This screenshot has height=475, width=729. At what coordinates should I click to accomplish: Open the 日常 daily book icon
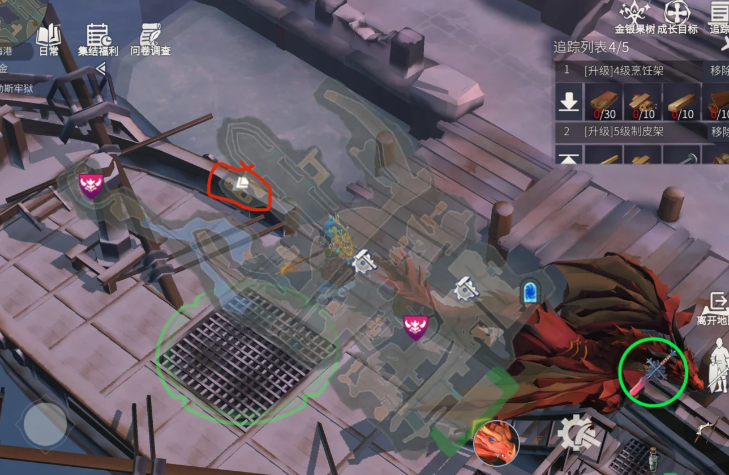tap(48, 38)
